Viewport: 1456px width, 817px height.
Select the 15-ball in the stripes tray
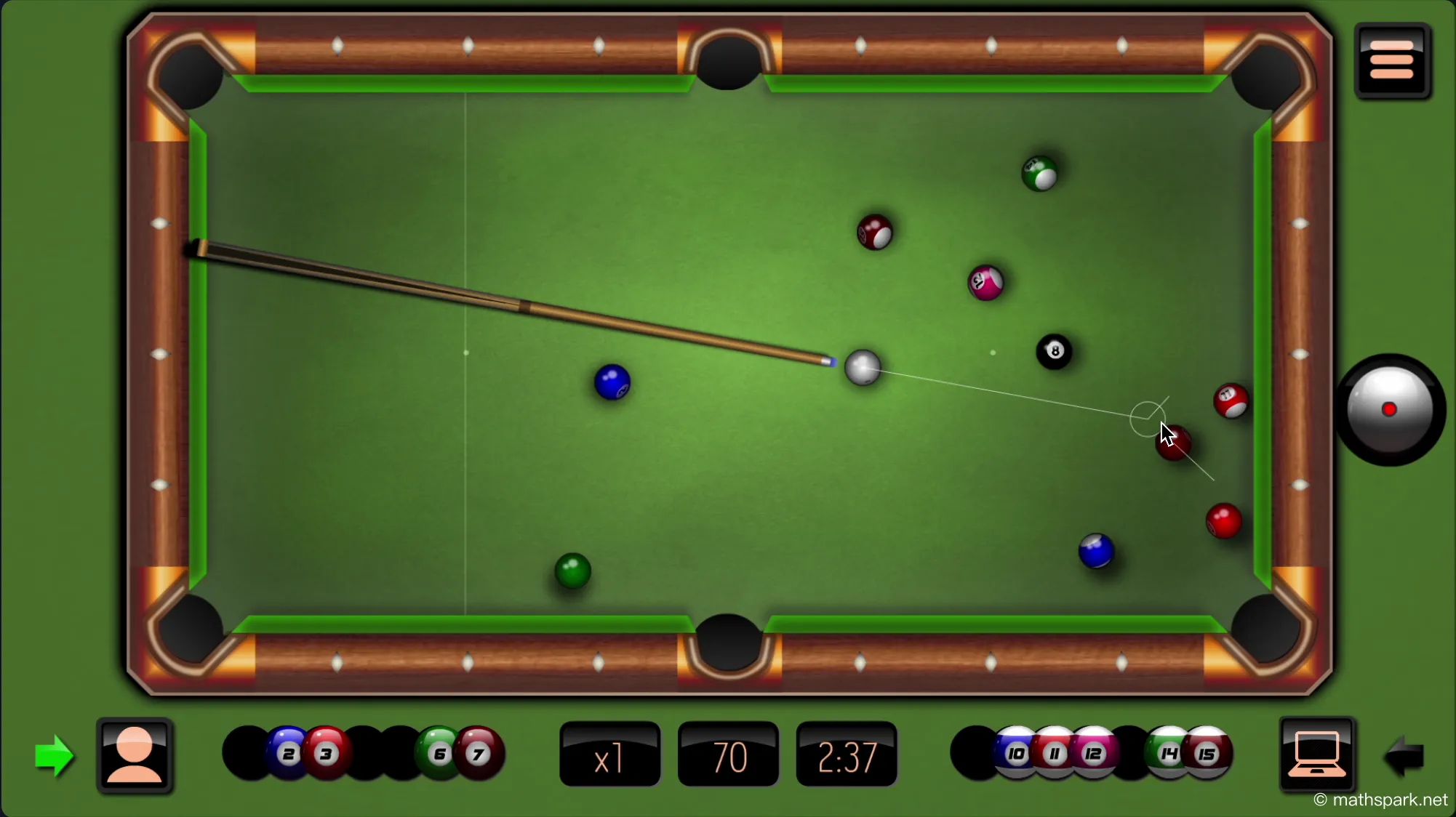(x=1207, y=754)
